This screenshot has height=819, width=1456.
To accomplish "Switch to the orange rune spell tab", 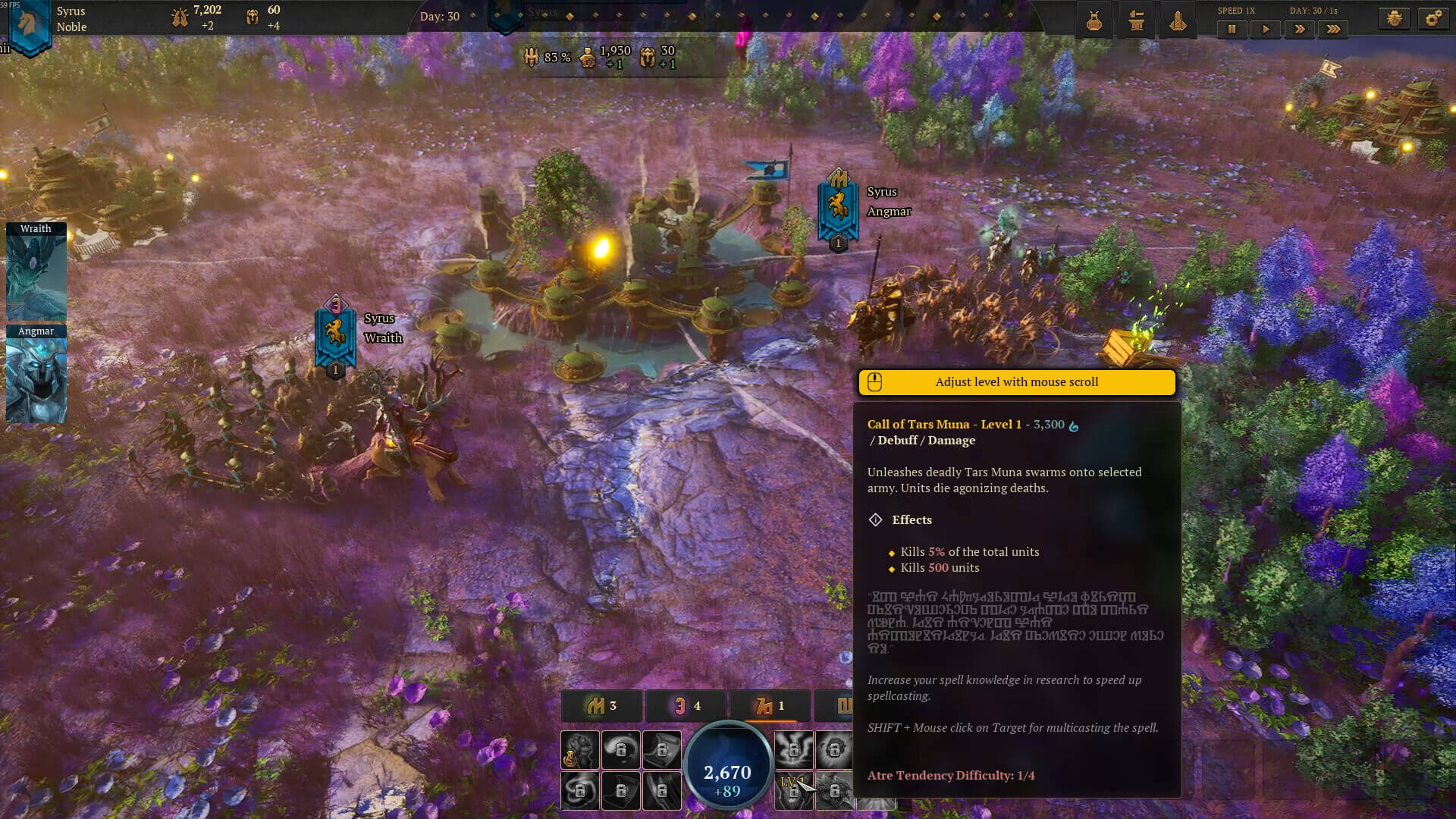I will coord(770,706).
